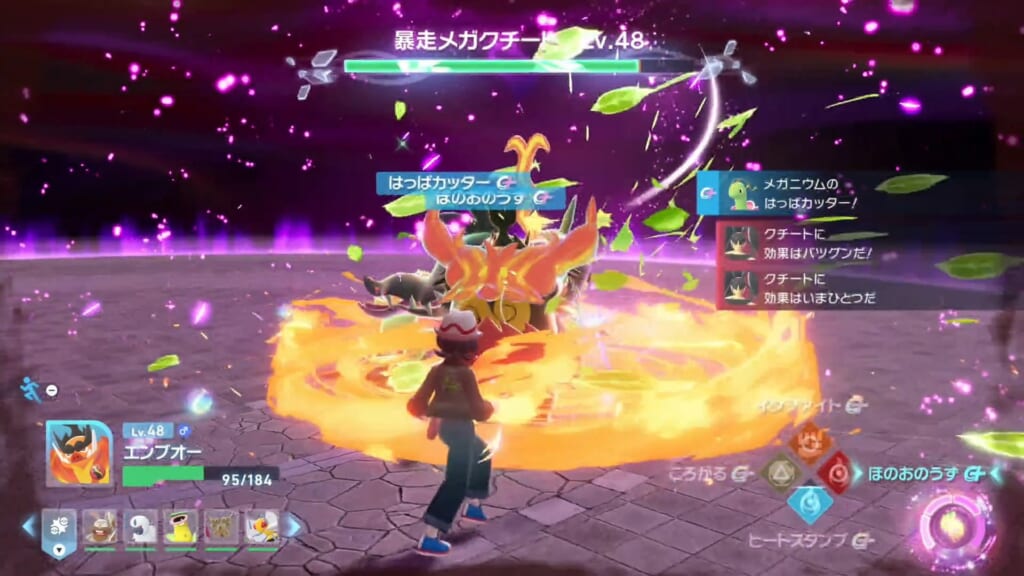The height and width of the screenshot is (576, 1024).
Task: Switch to the Absol party slot
Action: point(141,526)
